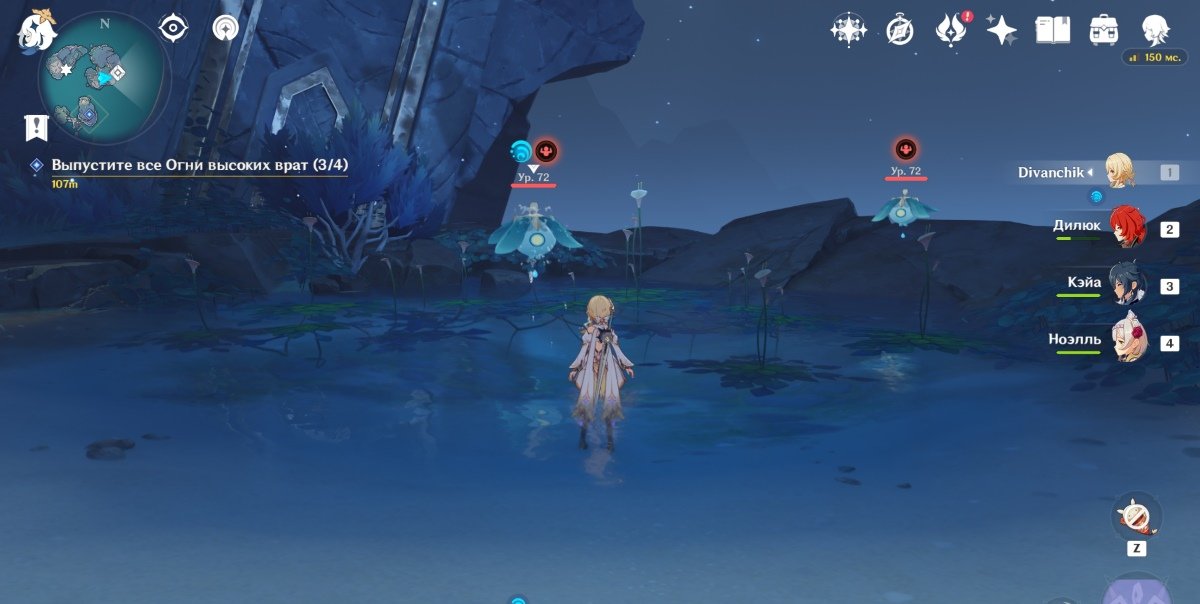Switch to party member Ноэлль
The width and height of the screenshot is (1200, 604).
coord(1126,342)
